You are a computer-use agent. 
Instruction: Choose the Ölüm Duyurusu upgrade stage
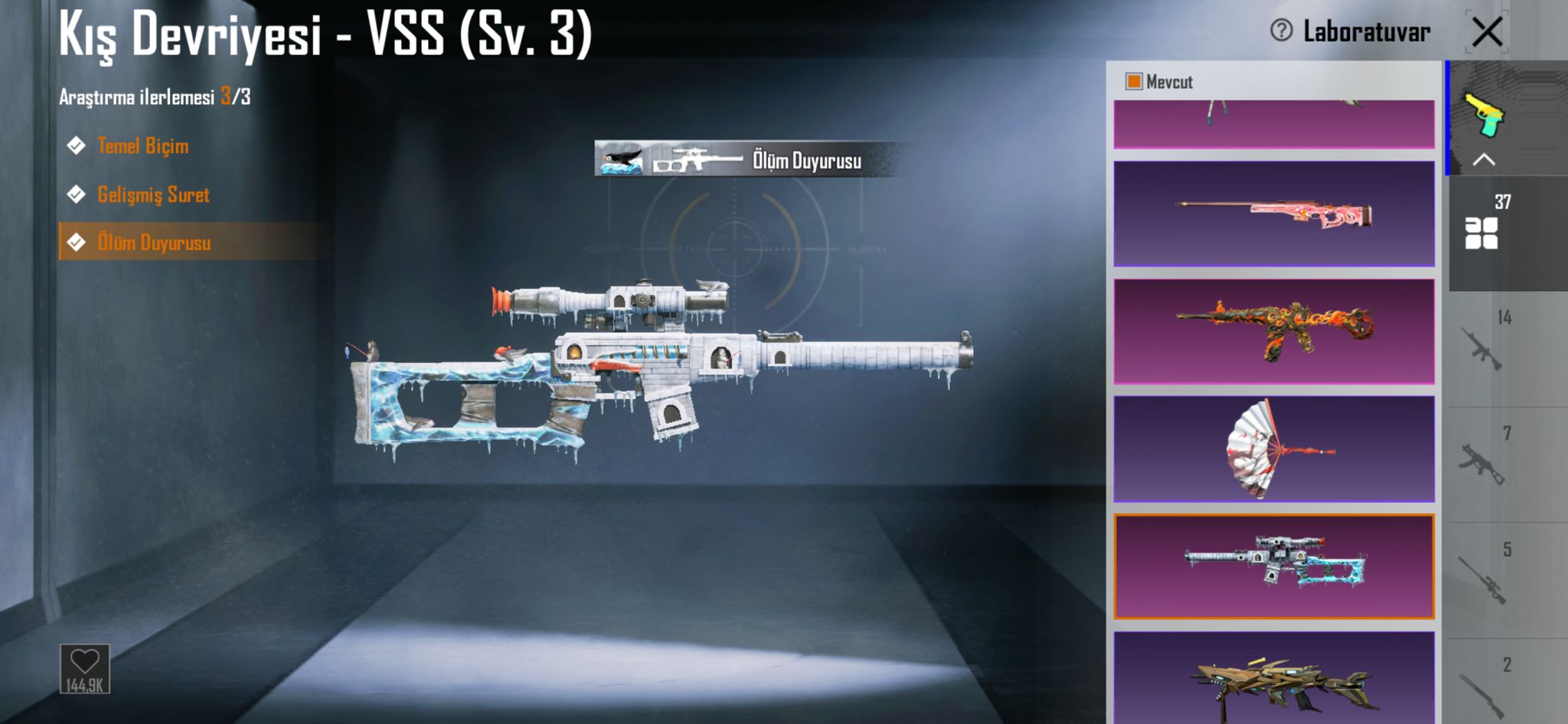[x=153, y=243]
